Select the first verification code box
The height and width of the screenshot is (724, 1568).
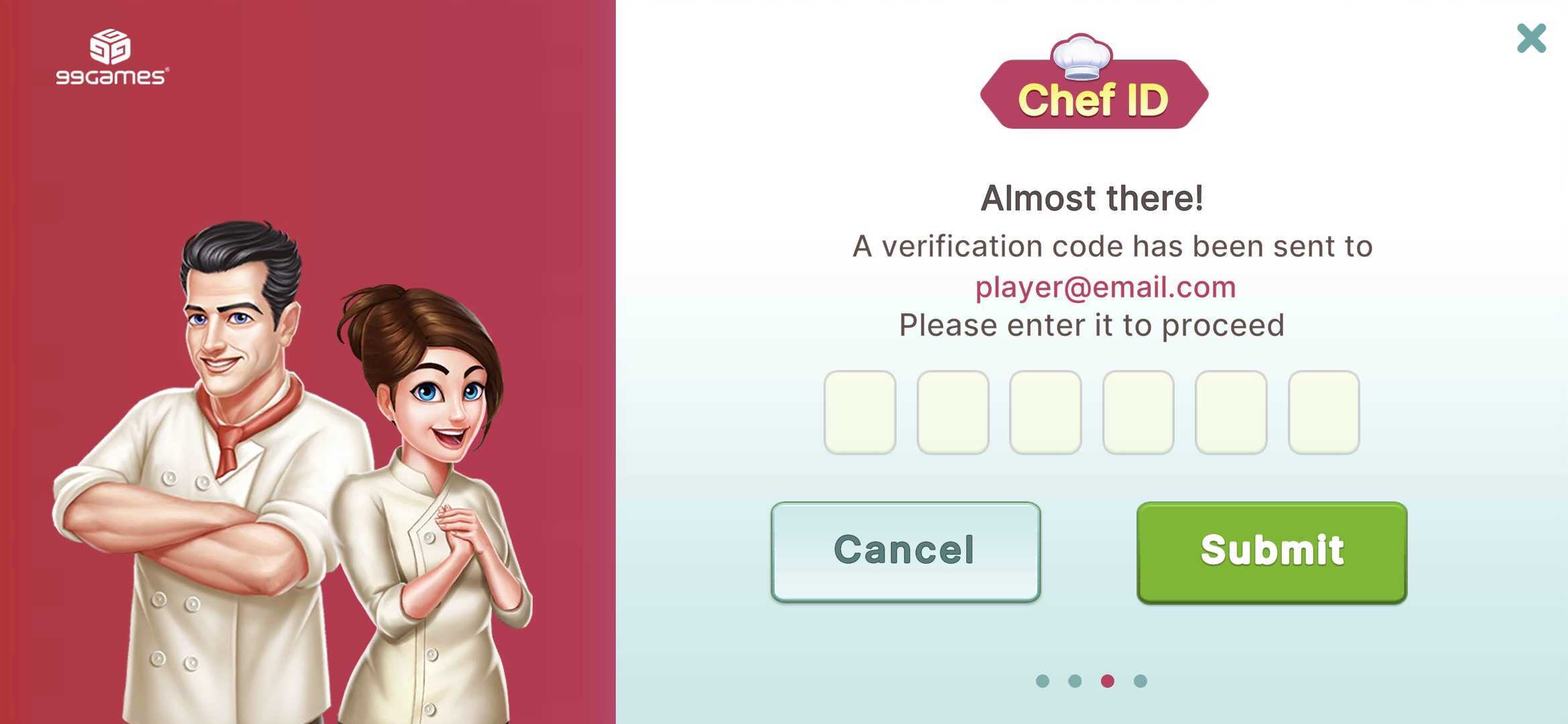tap(860, 412)
